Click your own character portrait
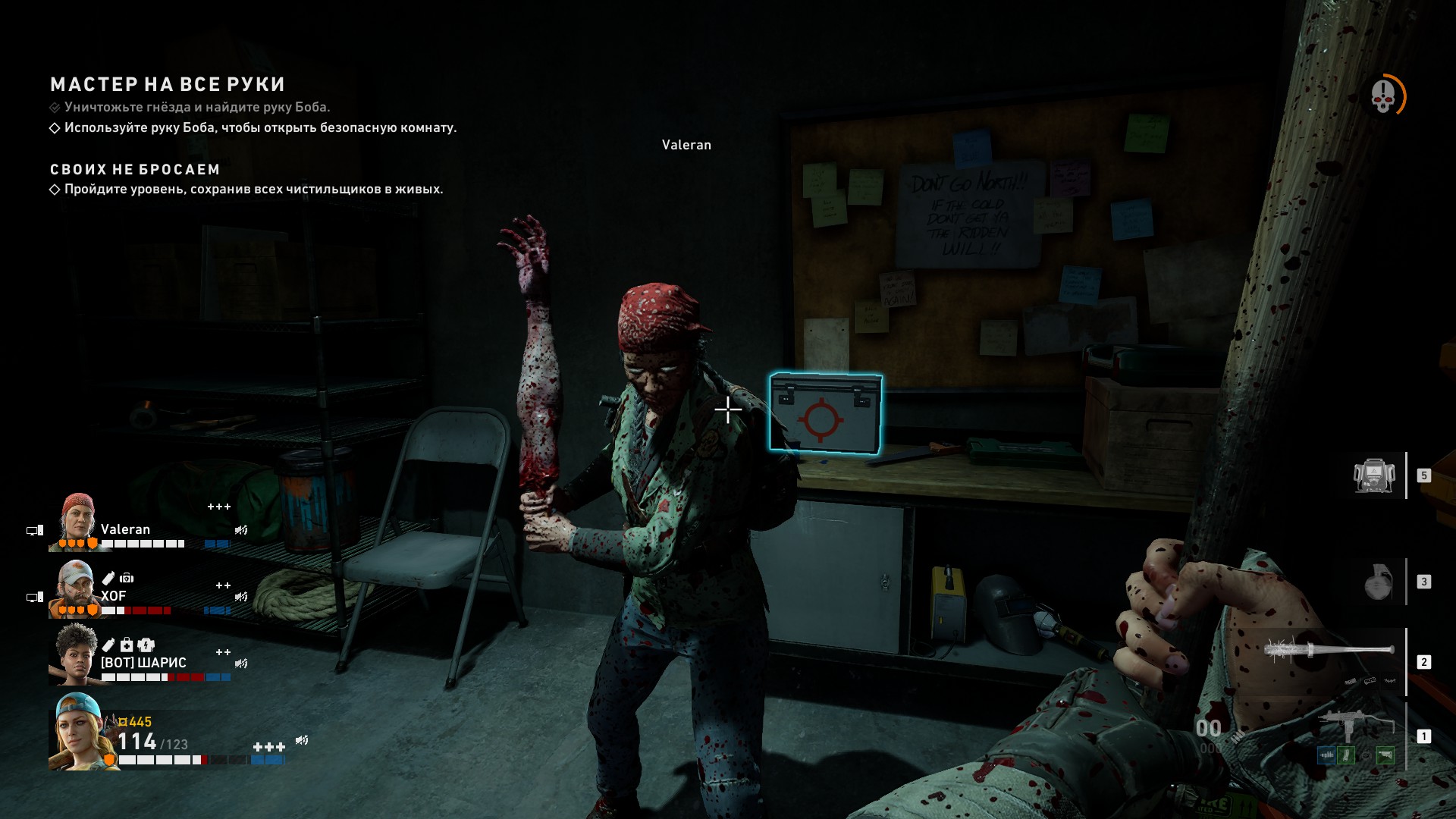Screen dimensions: 1456x819 click(x=80, y=732)
